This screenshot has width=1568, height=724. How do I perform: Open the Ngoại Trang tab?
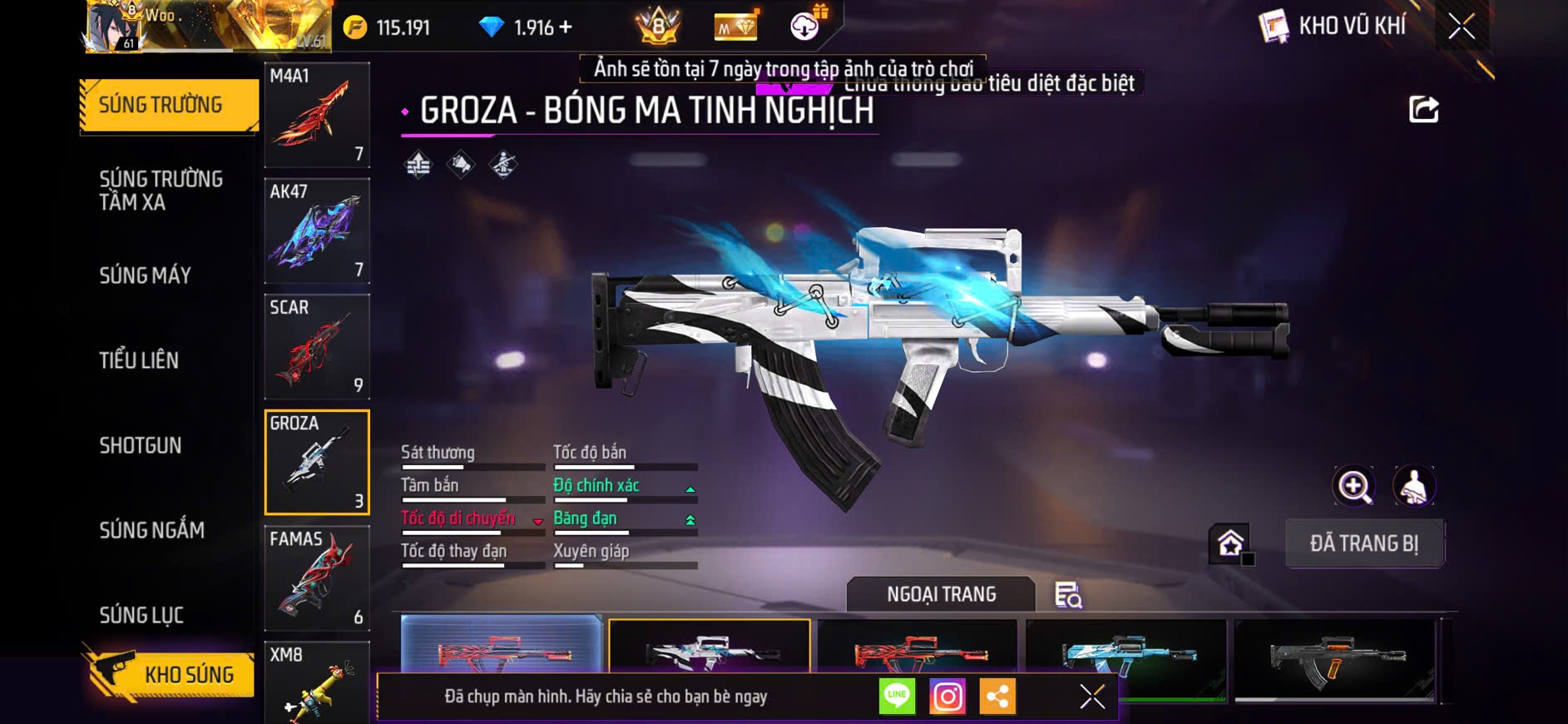[x=941, y=594]
